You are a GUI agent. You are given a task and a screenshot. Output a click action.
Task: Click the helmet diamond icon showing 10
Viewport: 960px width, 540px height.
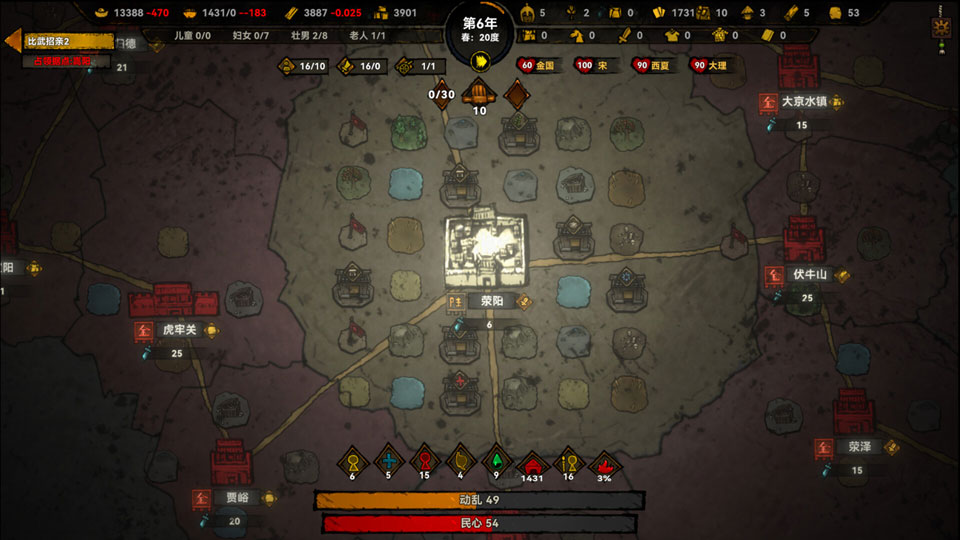pyautogui.click(x=480, y=95)
